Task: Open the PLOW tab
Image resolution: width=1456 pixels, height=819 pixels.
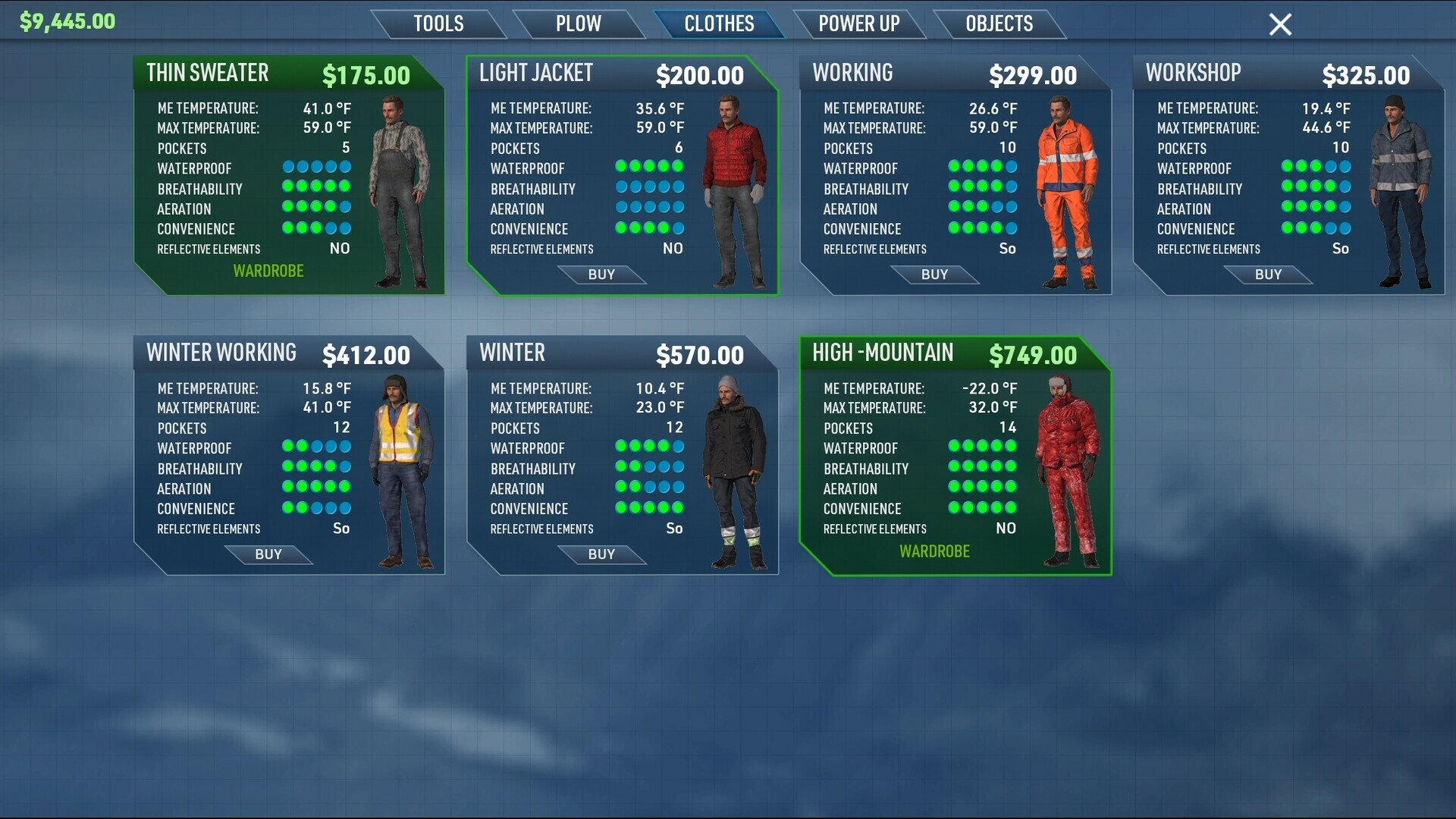Action: (579, 24)
